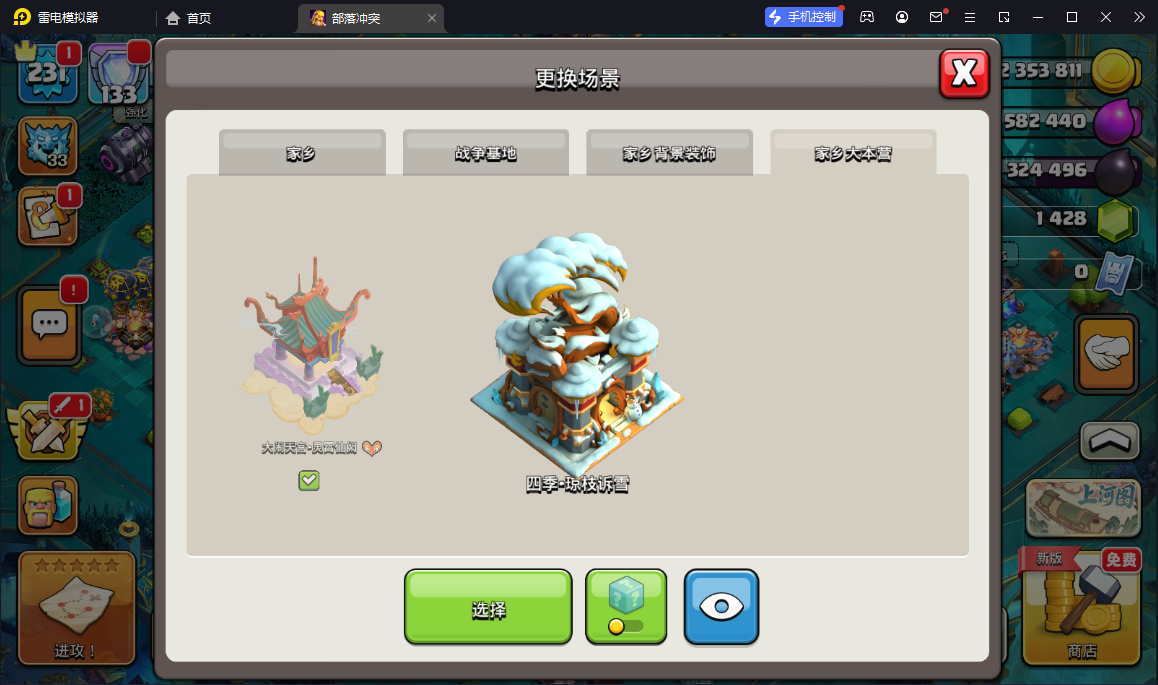
Task: Select the 家乡大本营 tab
Action: [x=853, y=153]
